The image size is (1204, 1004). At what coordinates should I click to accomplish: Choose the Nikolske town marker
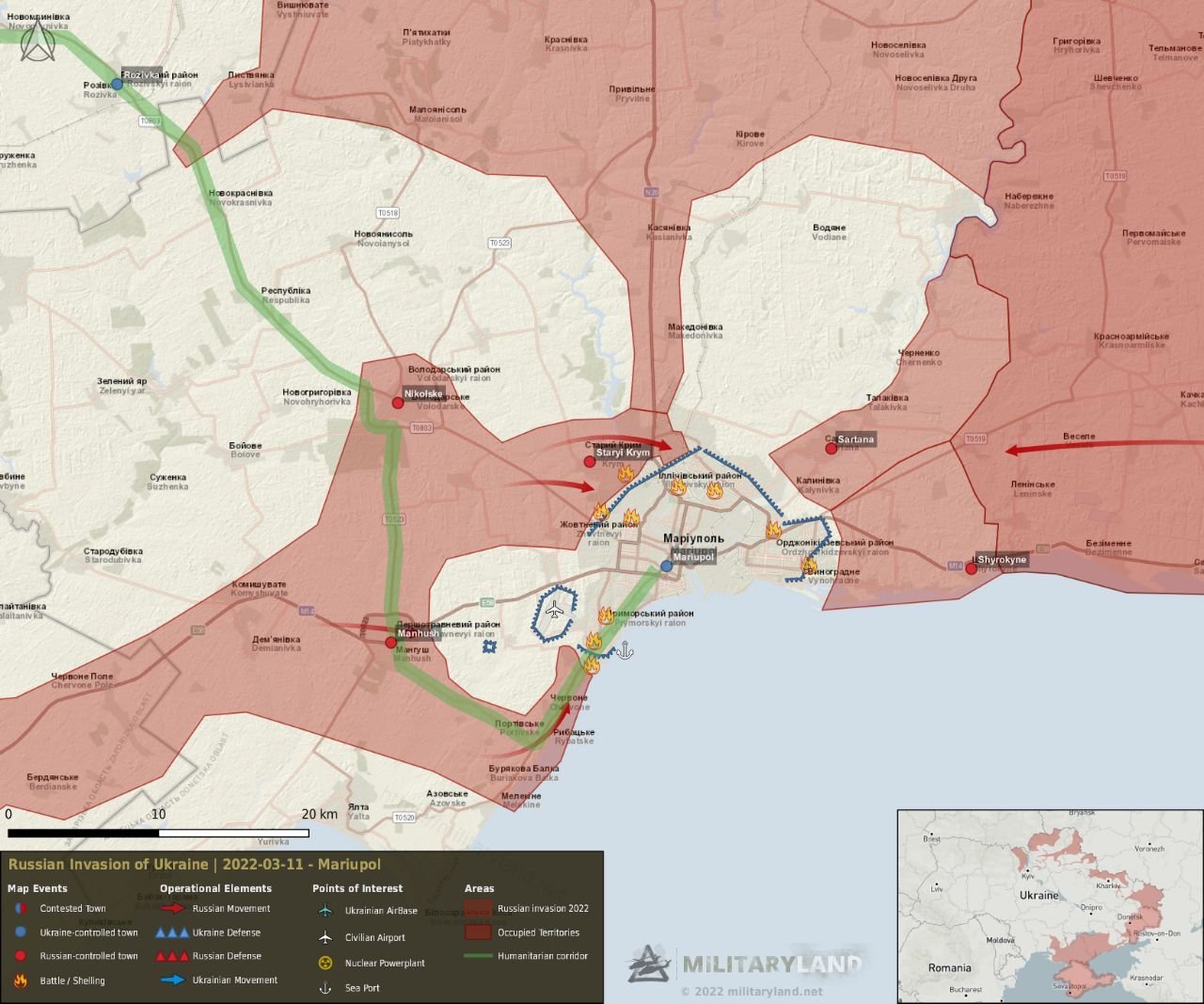[x=398, y=403]
